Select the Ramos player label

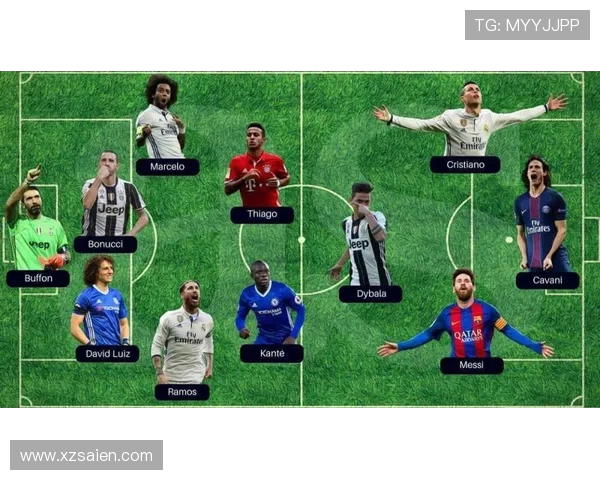pyautogui.click(x=182, y=392)
